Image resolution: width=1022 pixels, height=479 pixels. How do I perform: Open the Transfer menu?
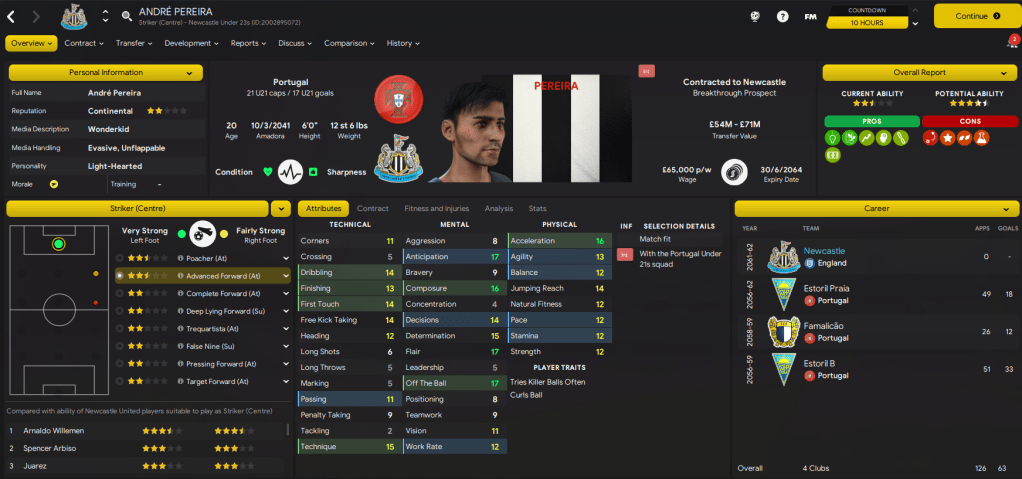[133, 43]
